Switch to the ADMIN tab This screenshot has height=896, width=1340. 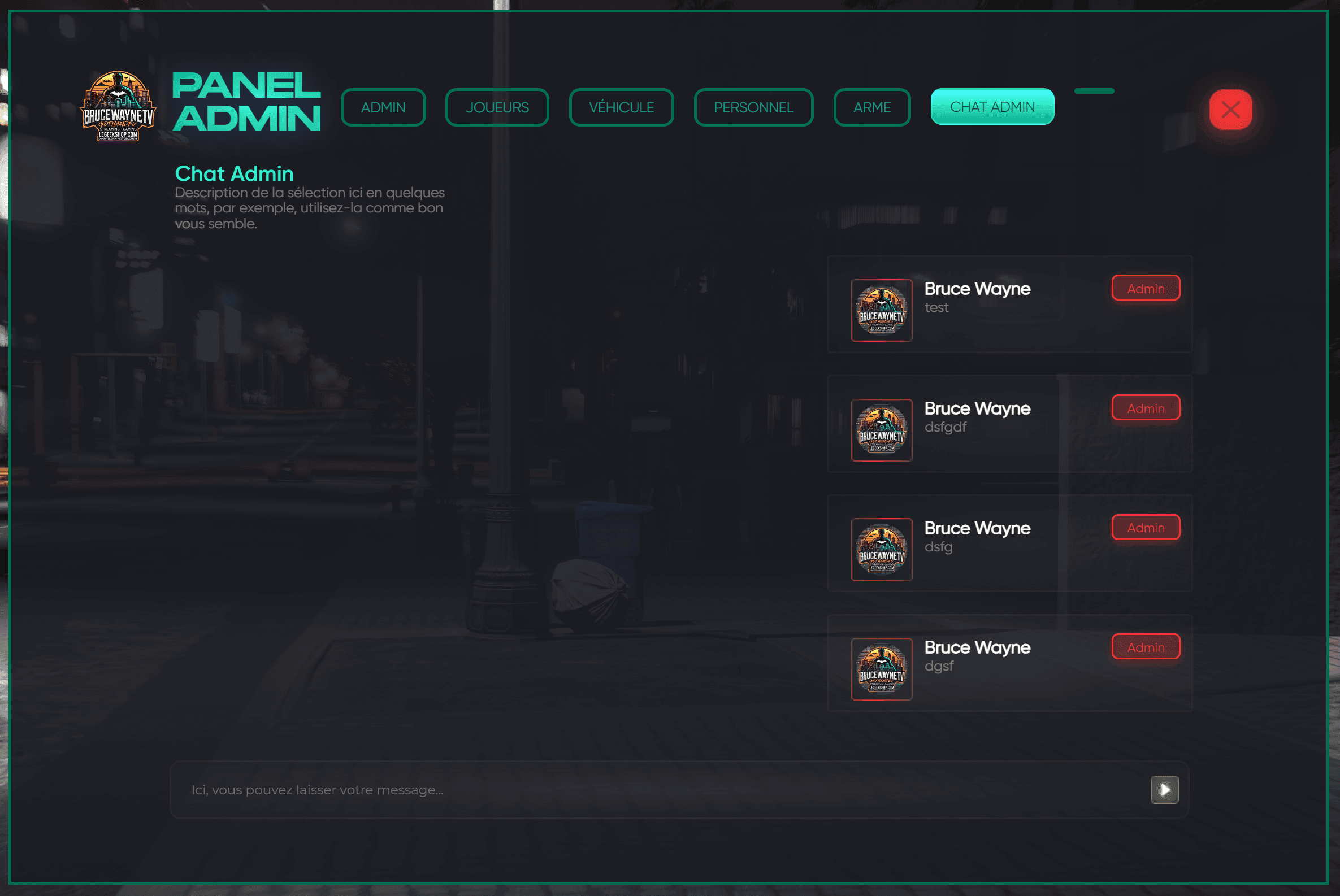coord(383,107)
